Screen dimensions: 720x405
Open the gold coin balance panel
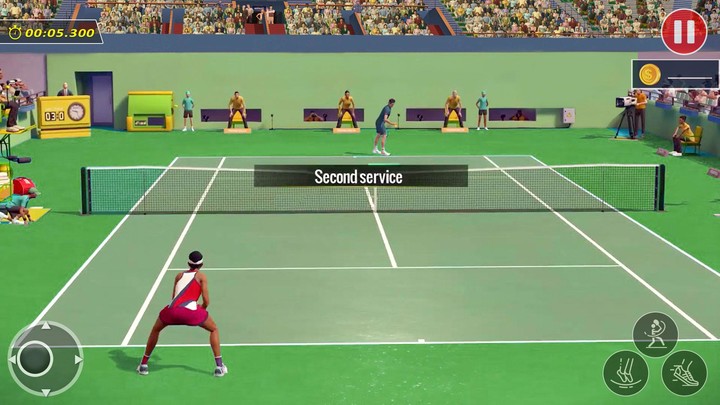click(x=675, y=74)
